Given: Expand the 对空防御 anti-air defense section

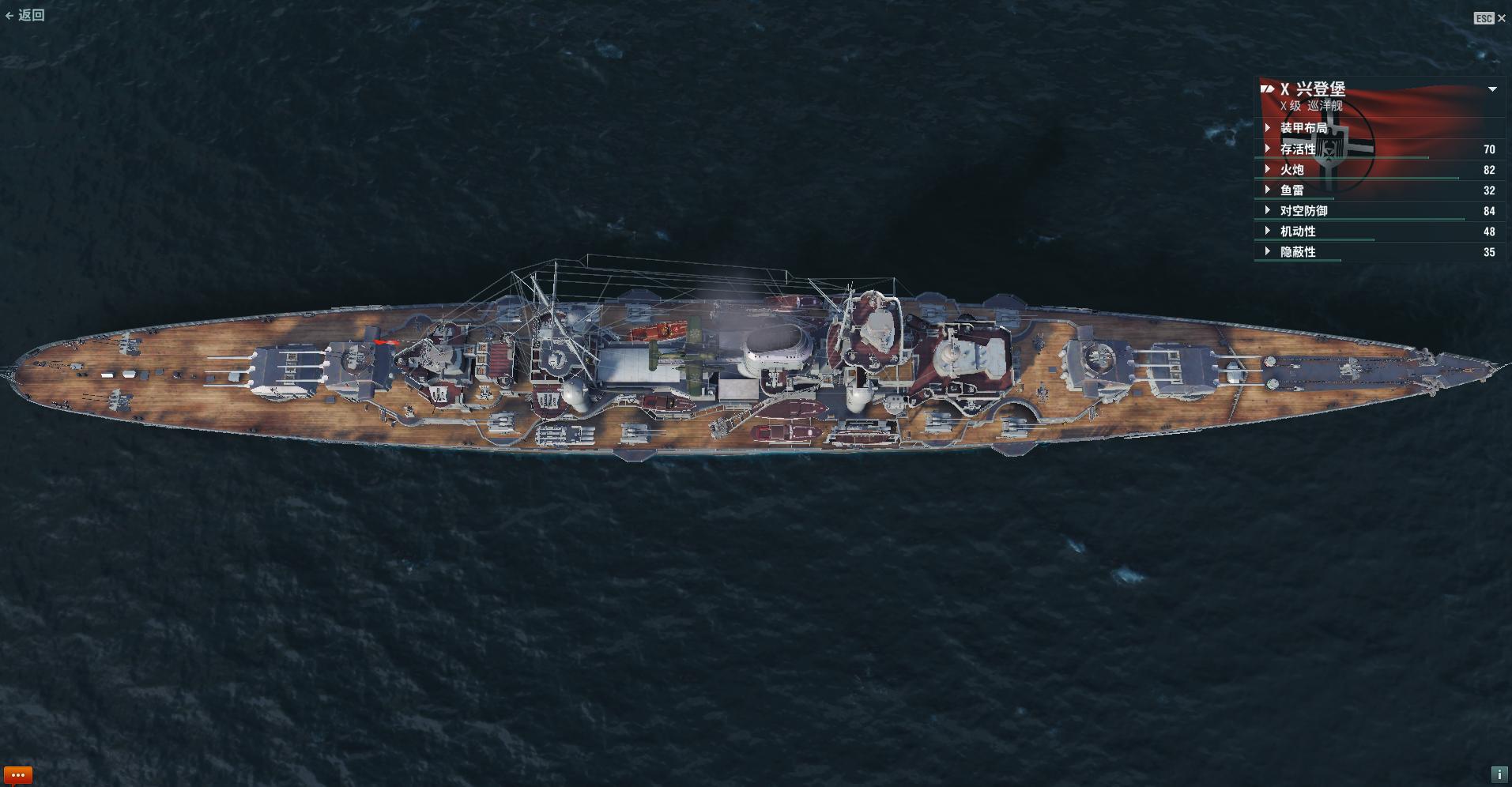Looking at the screenshot, I should click(x=1303, y=211).
